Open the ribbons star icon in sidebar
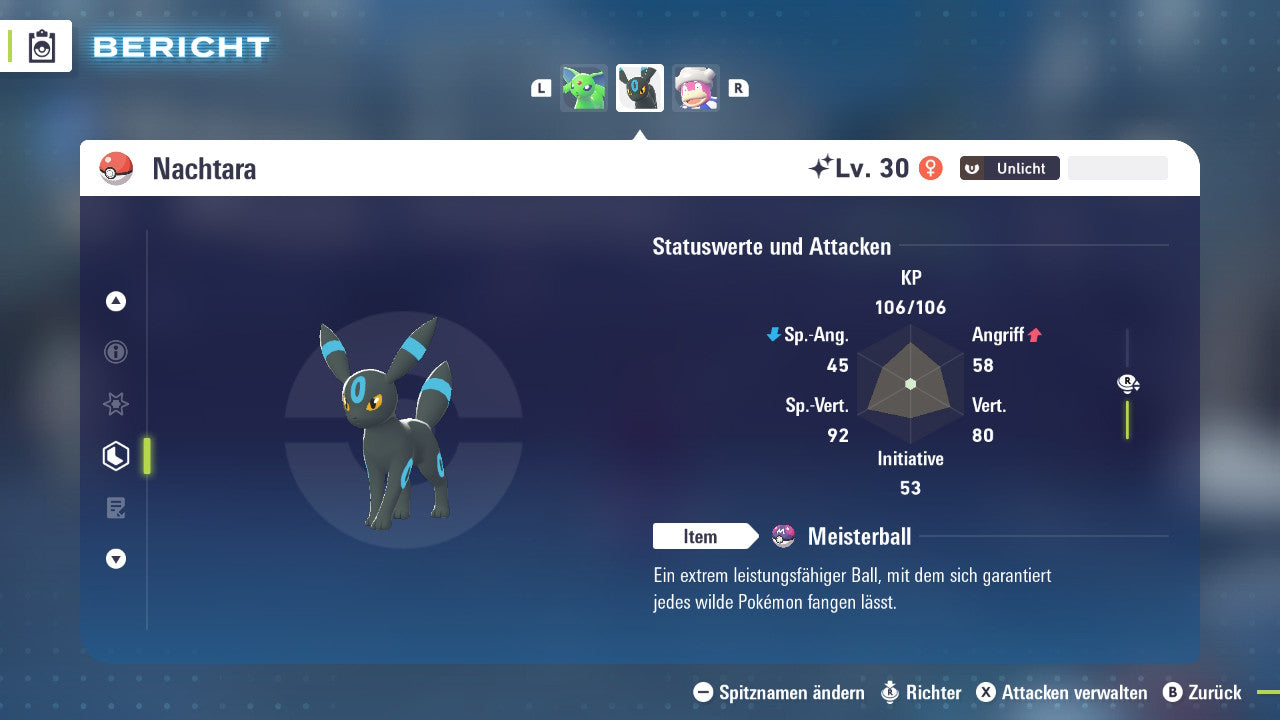The width and height of the screenshot is (1280, 720). 115,404
